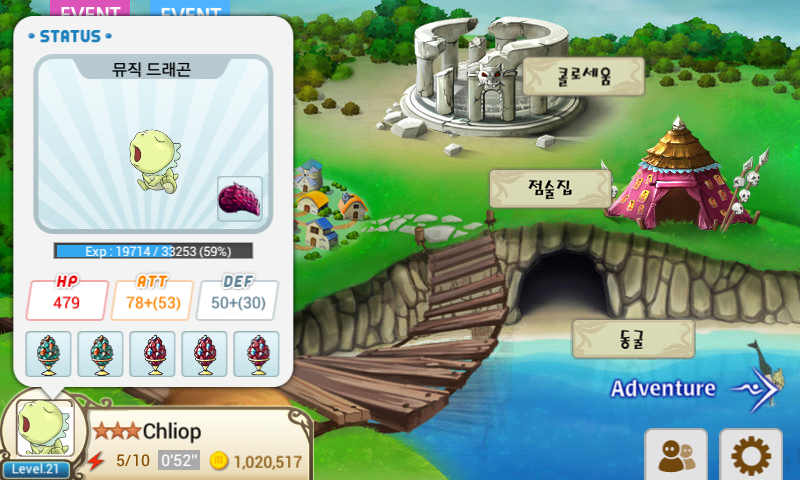The height and width of the screenshot is (480, 800).
Task: Select the 동굴 cave location
Action: click(x=632, y=338)
